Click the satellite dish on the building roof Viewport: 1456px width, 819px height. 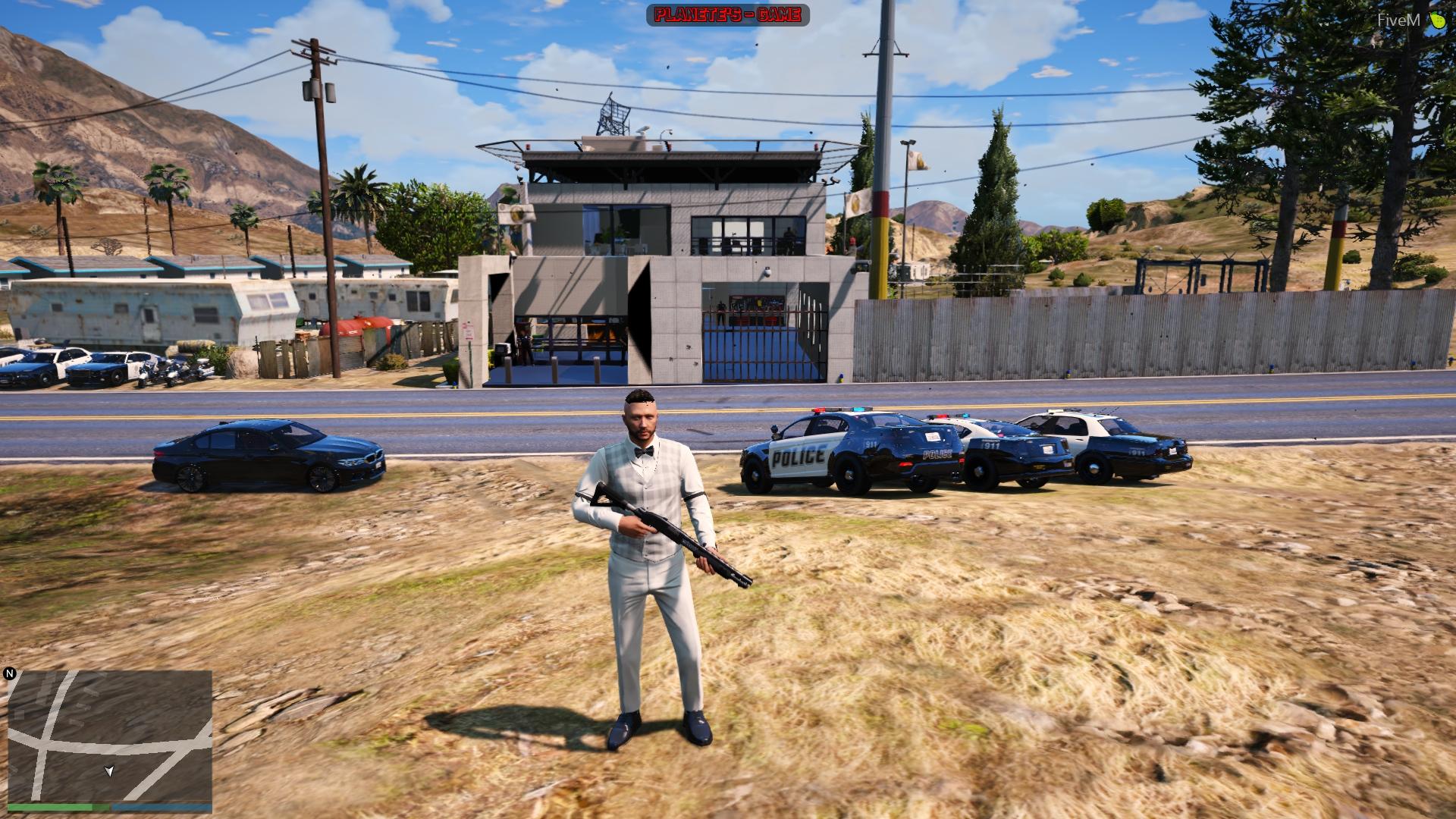point(642,130)
